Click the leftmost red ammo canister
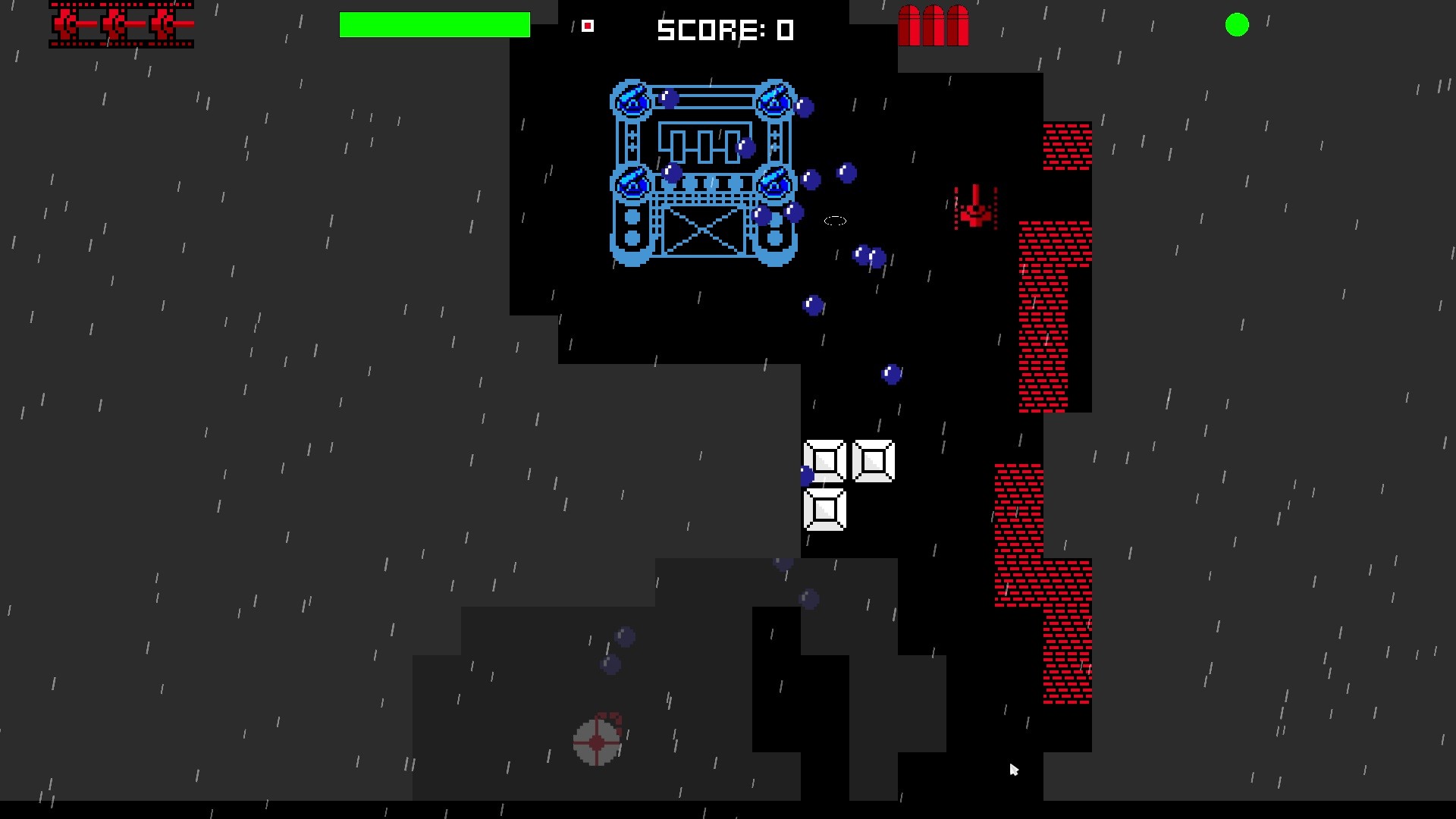 pos(909,27)
